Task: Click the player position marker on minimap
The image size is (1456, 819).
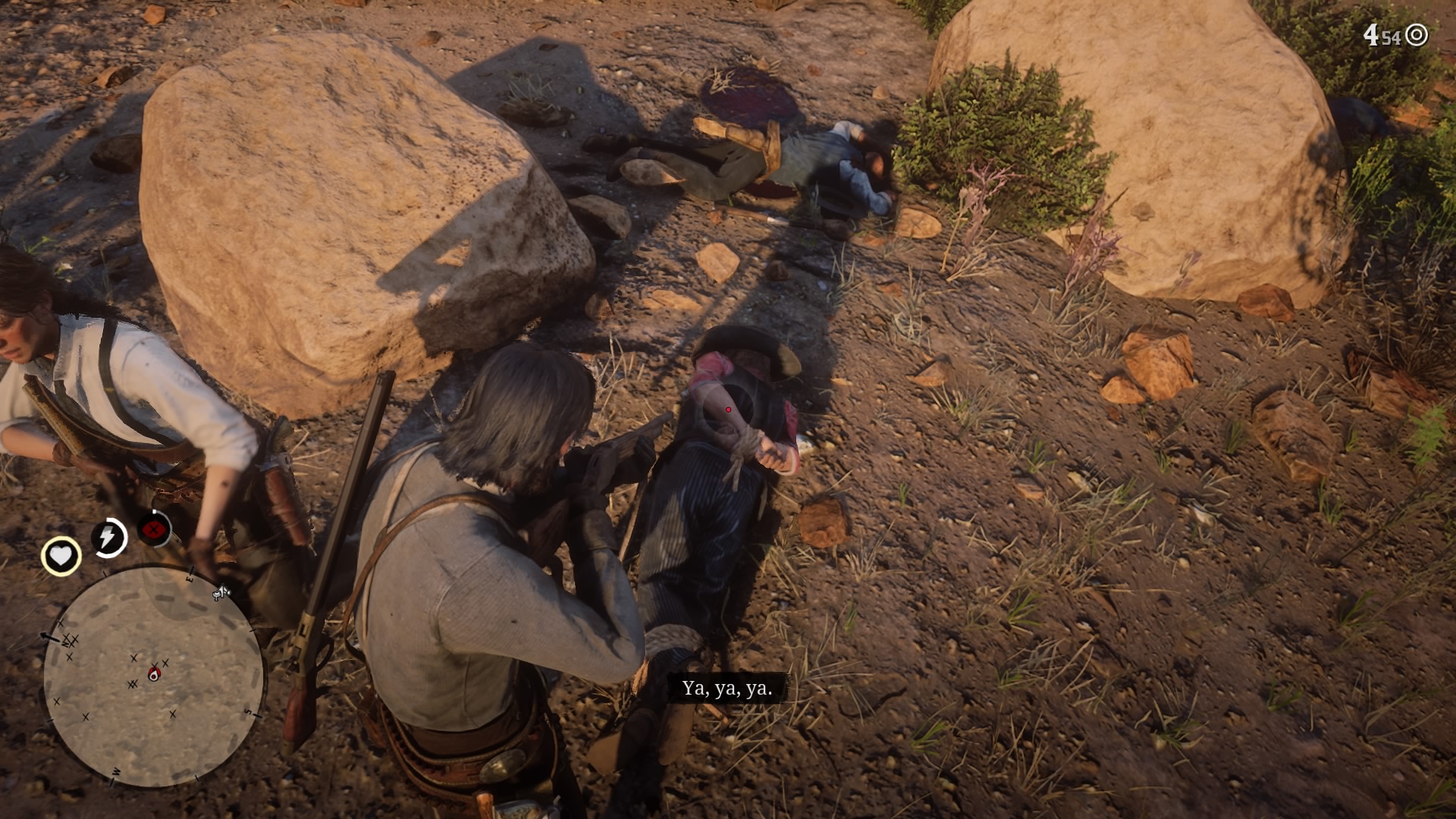Action: [154, 673]
